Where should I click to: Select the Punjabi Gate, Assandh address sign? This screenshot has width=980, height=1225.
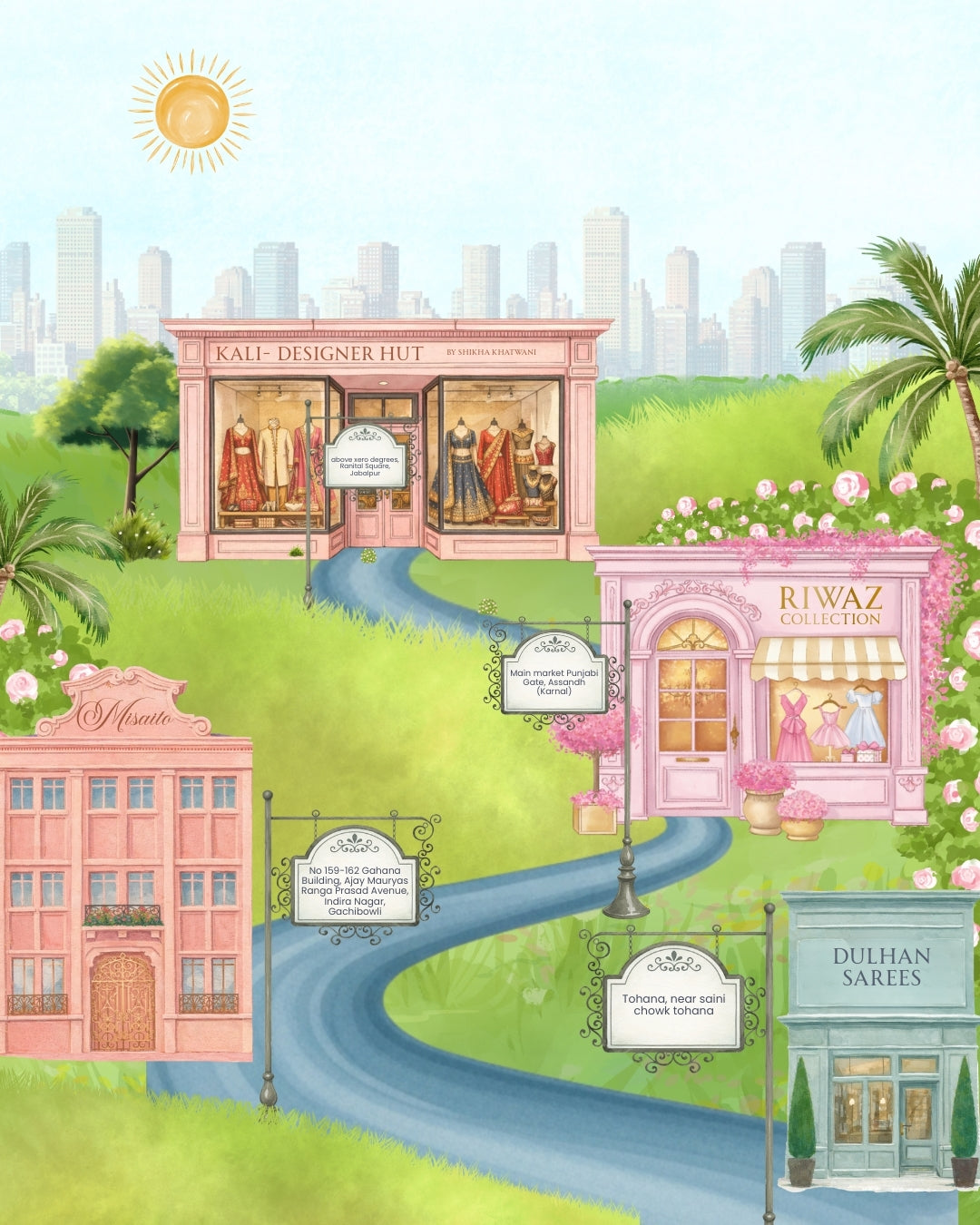554,673
